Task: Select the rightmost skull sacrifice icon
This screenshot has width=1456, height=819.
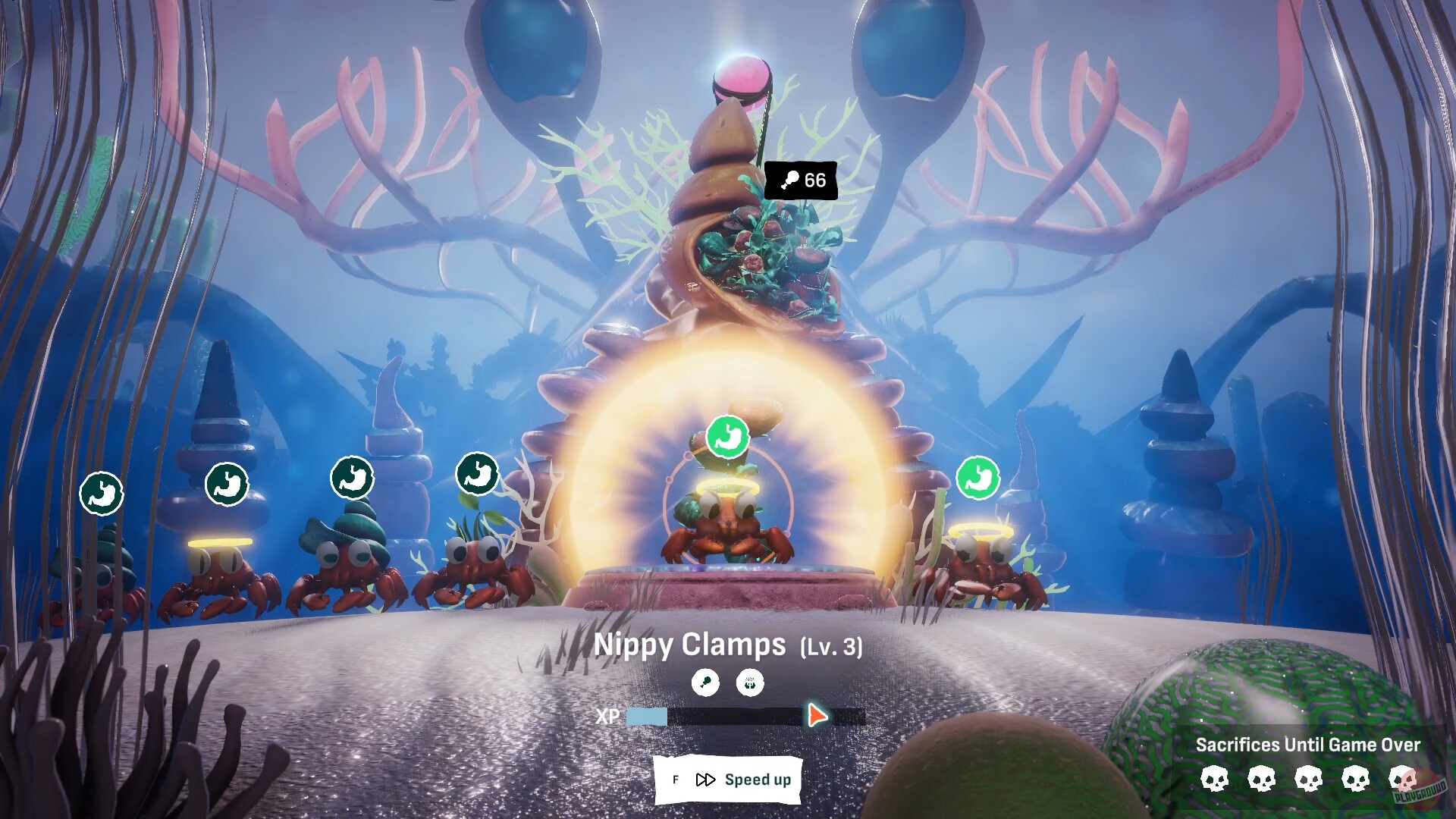Action: click(1402, 779)
